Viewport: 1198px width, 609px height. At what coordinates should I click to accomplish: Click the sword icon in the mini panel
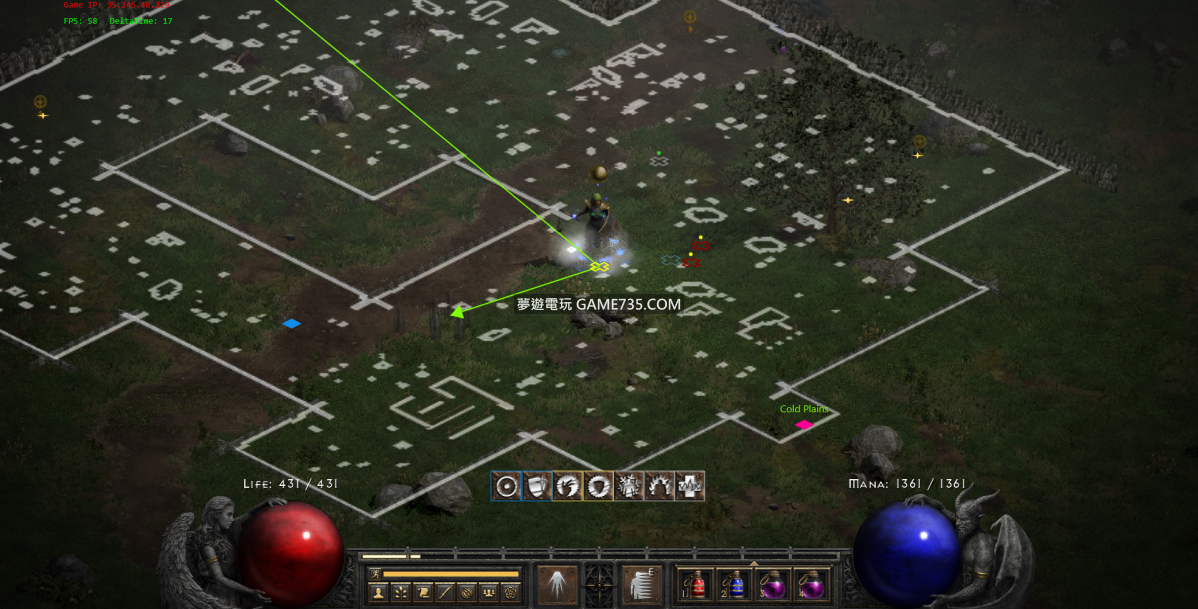pyautogui.click(x=445, y=592)
